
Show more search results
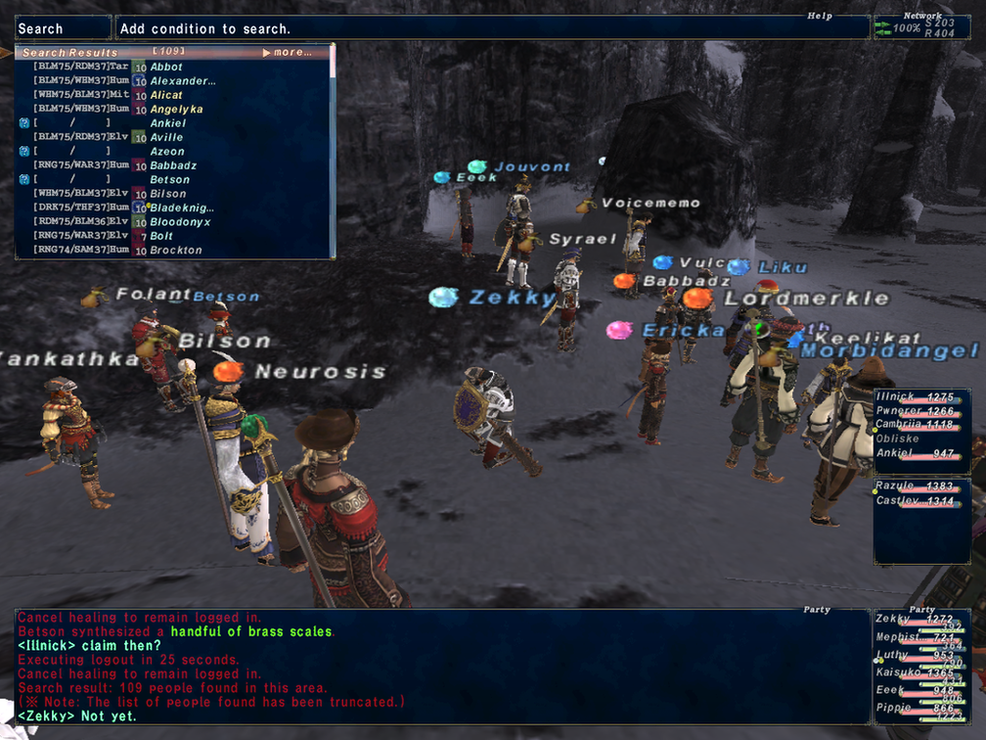287,52
